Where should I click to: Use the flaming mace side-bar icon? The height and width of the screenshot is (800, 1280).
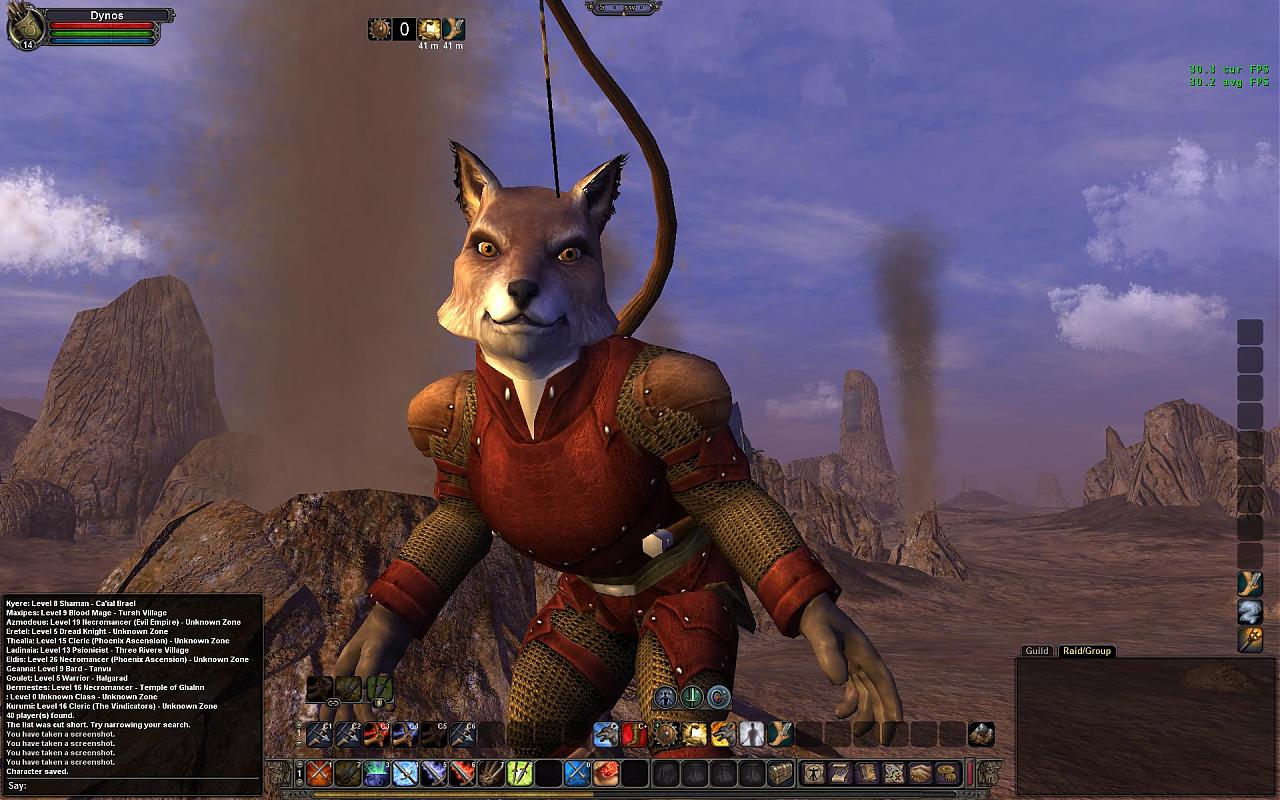tap(1250, 639)
